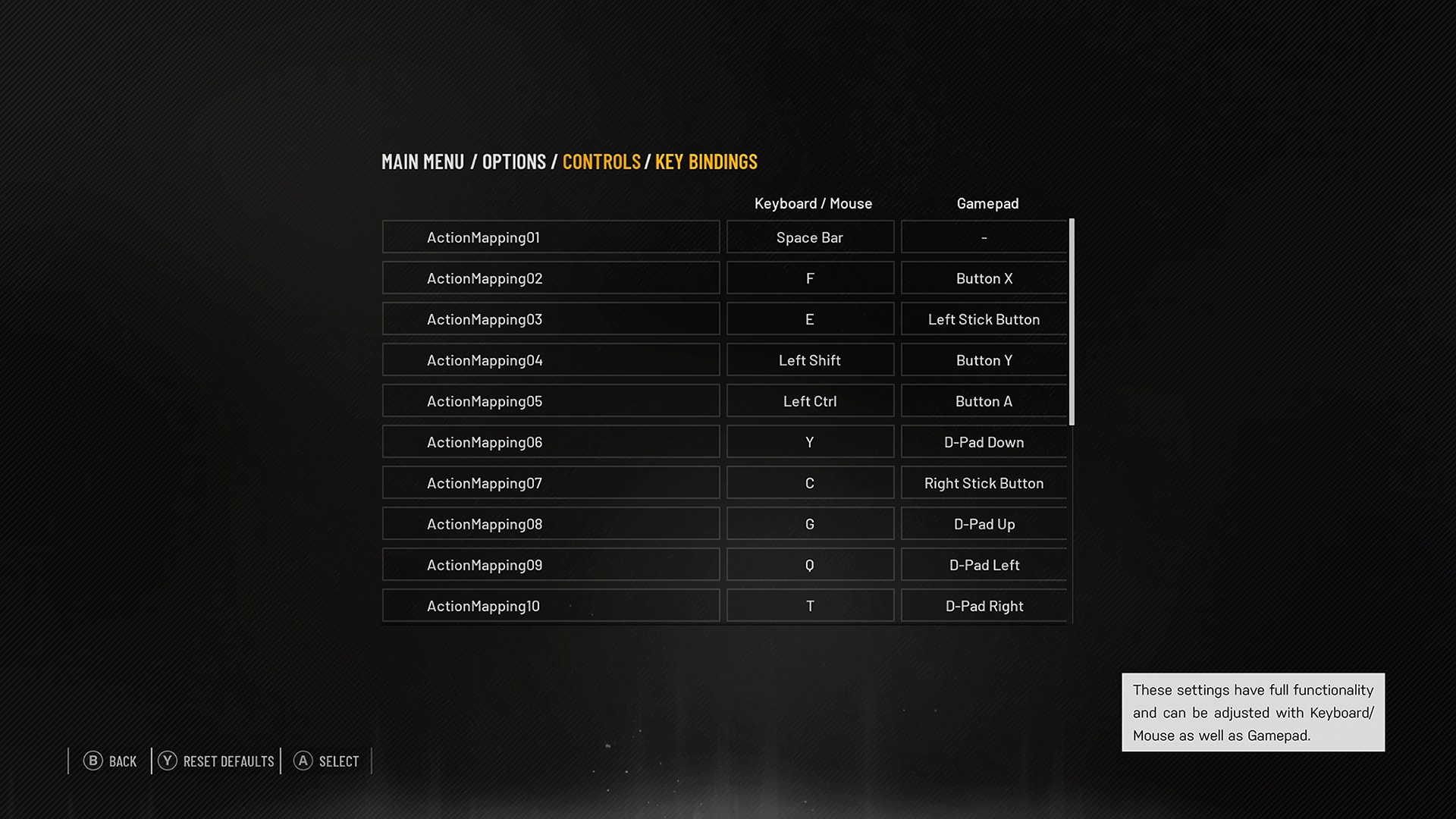This screenshot has height=819, width=1456.
Task: Select the T key binding for ActionMapping10
Action: (x=809, y=605)
